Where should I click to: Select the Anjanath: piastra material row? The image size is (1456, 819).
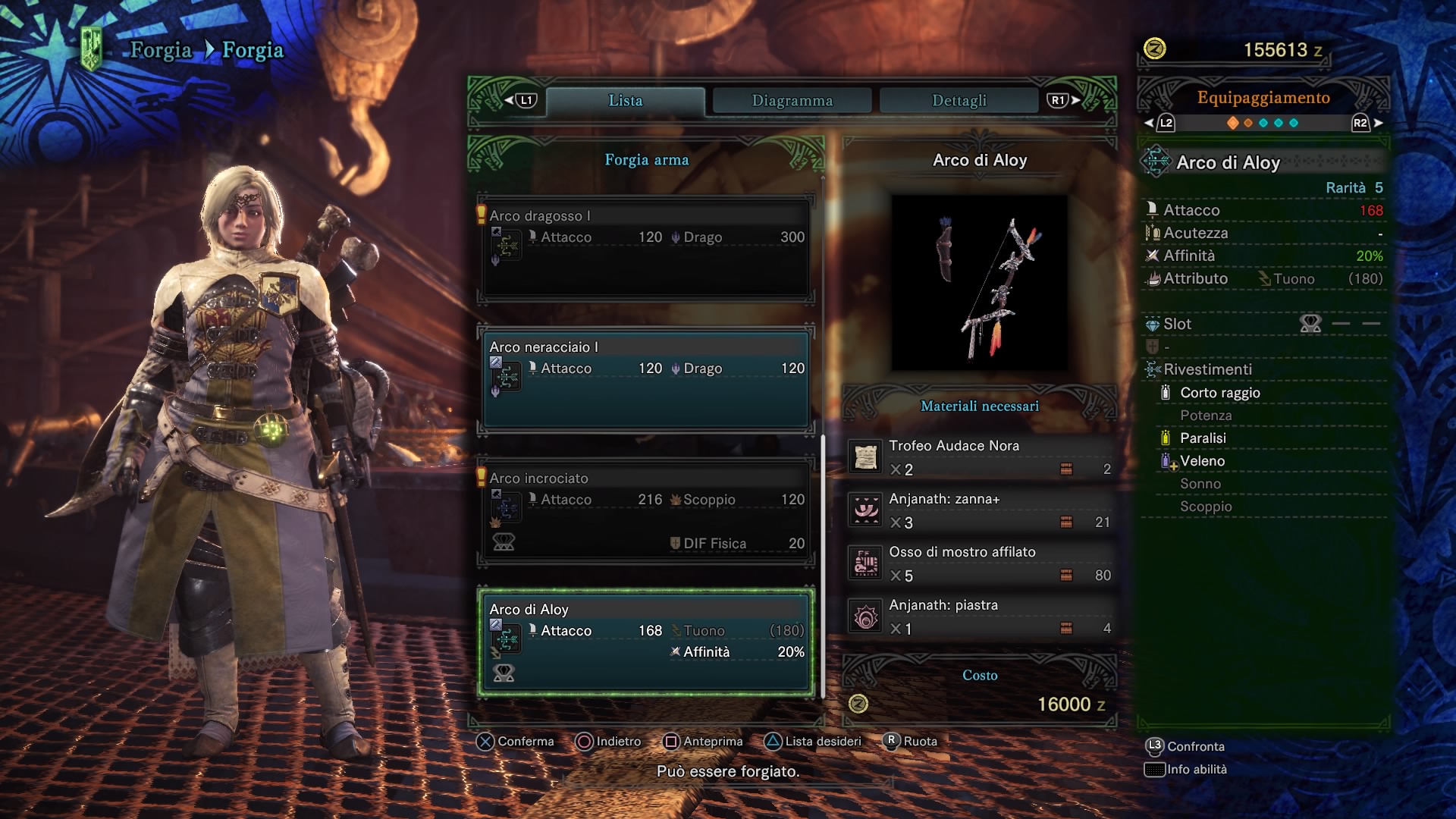980,617
